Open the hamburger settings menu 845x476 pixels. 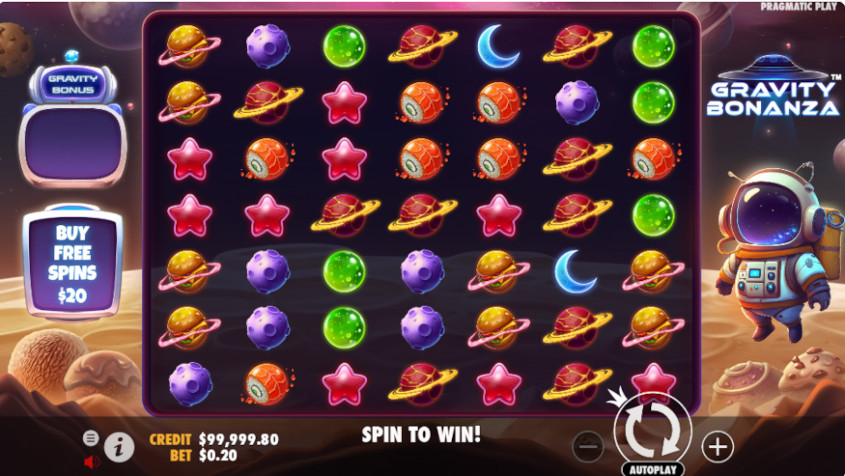pos(91,438)
